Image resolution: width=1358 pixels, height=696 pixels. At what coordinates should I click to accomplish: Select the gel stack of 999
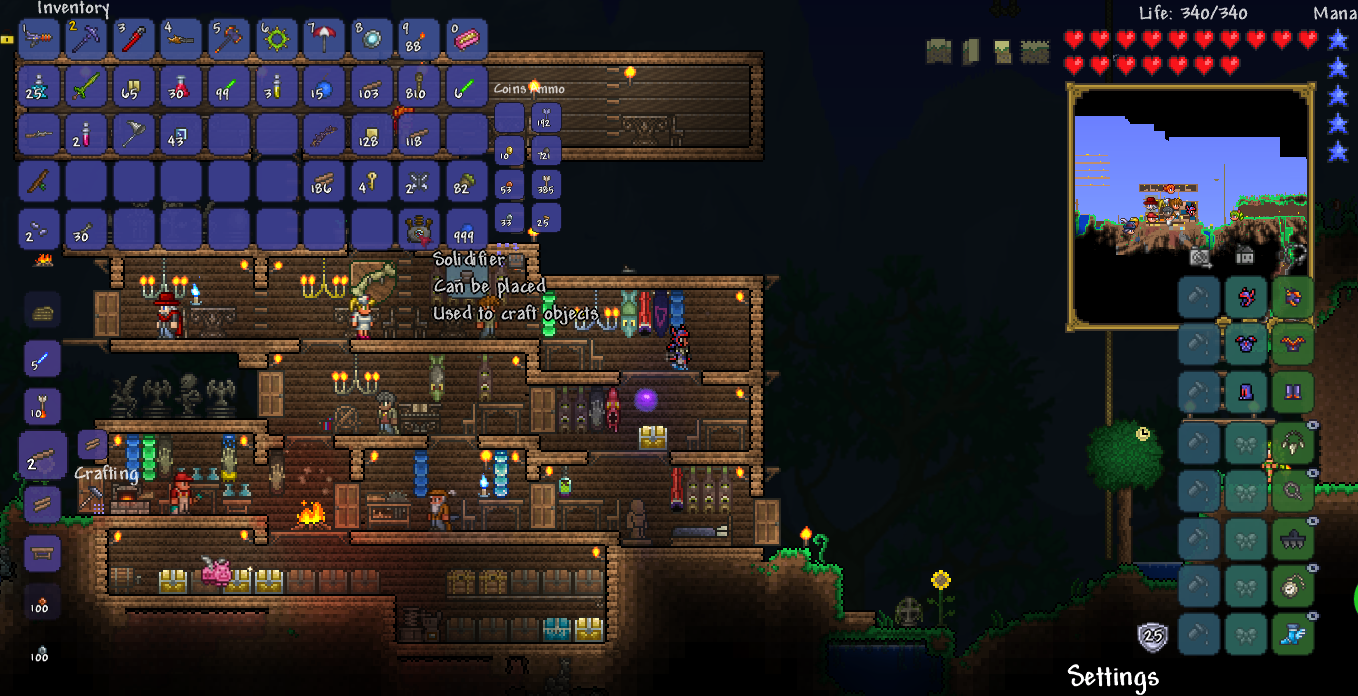coord(467,230)
